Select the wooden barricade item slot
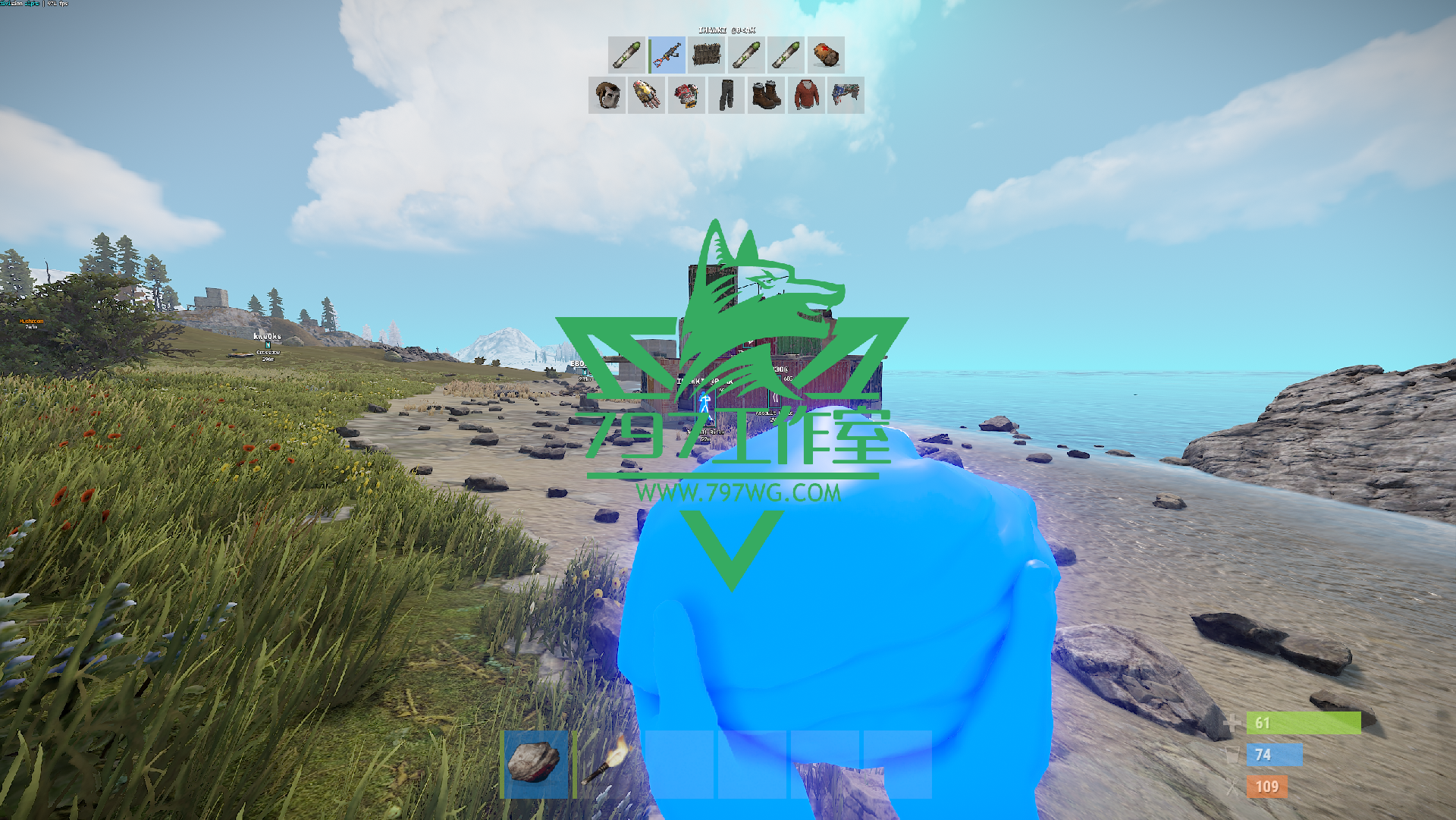The image size is (1456, 820). tap(707, 55)
